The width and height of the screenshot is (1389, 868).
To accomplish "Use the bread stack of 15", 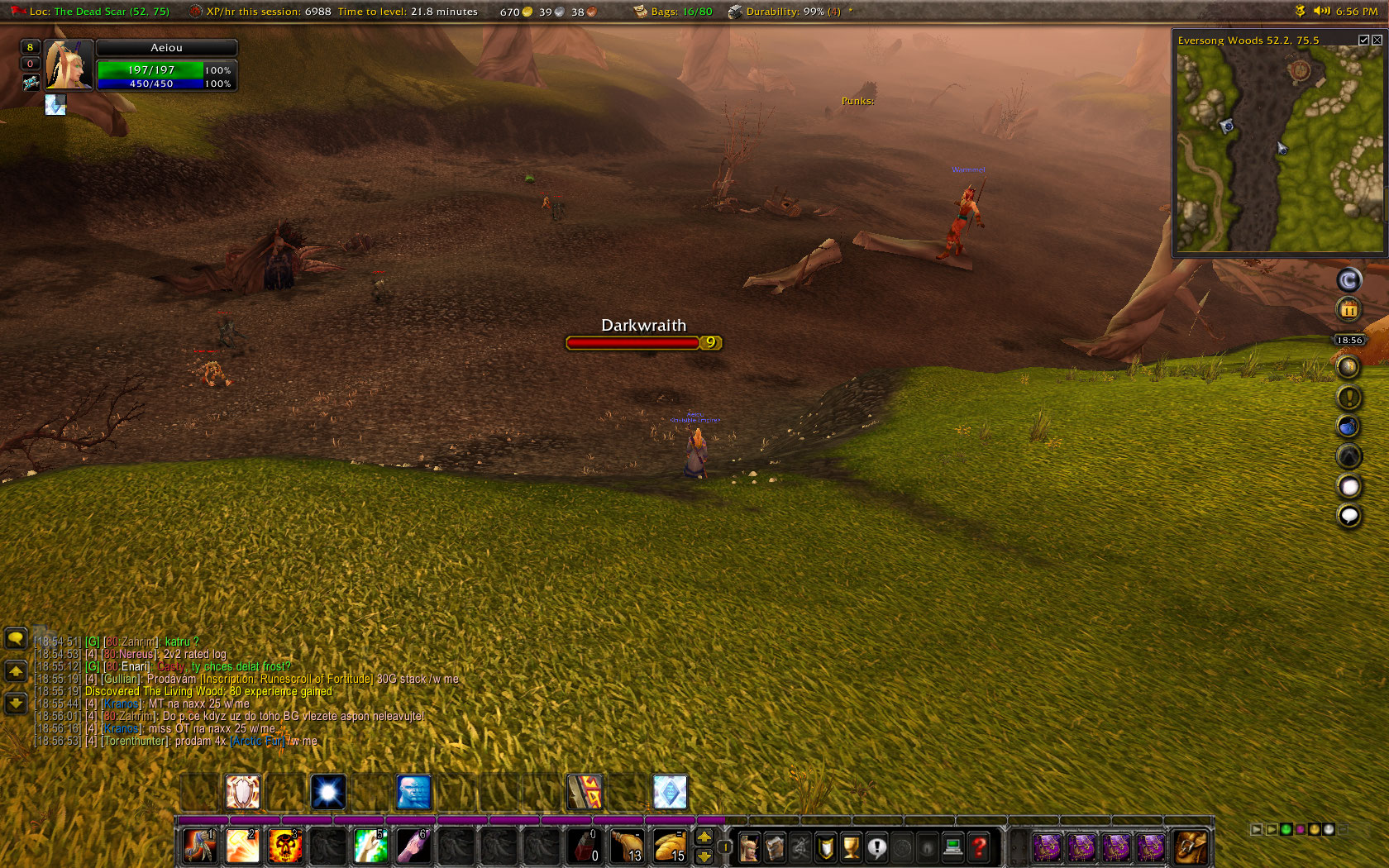I will (x=670, y=847).
